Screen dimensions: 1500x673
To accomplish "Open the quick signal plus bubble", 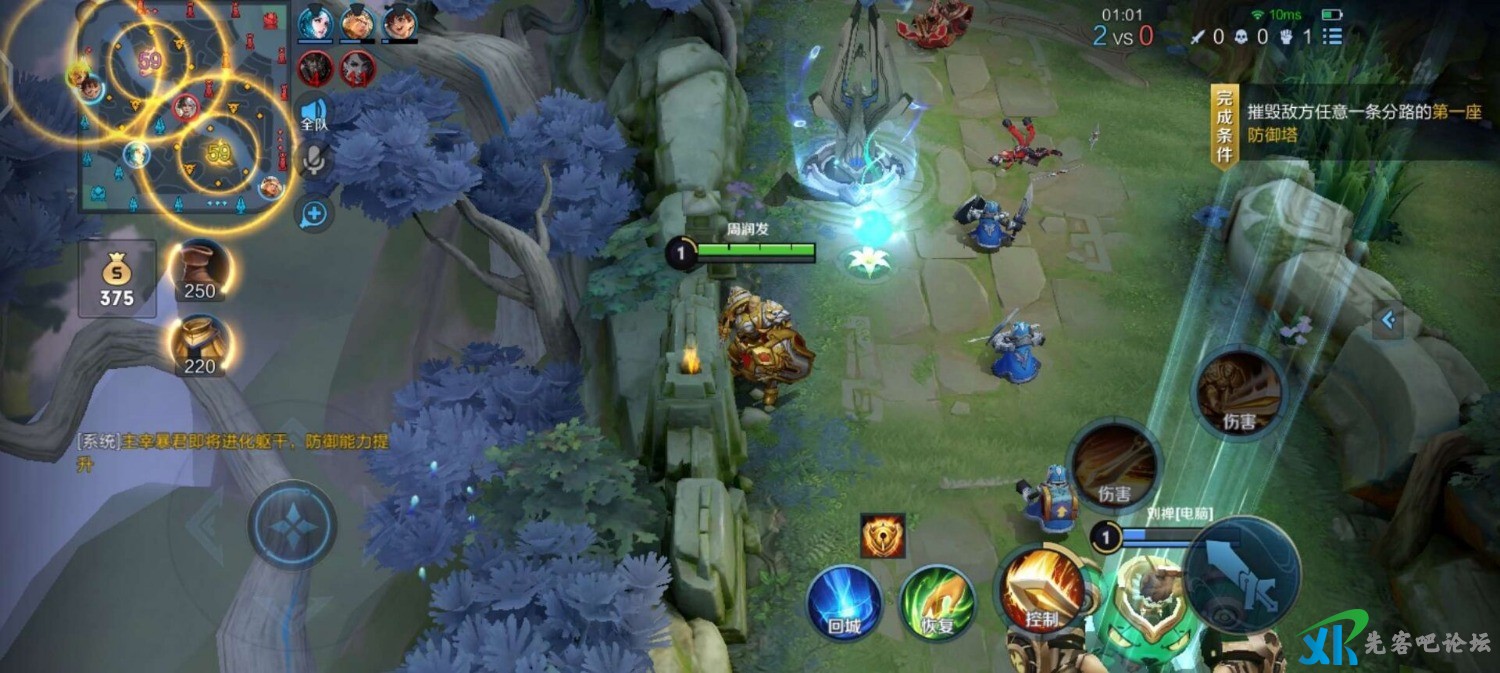I will point(314,212).
